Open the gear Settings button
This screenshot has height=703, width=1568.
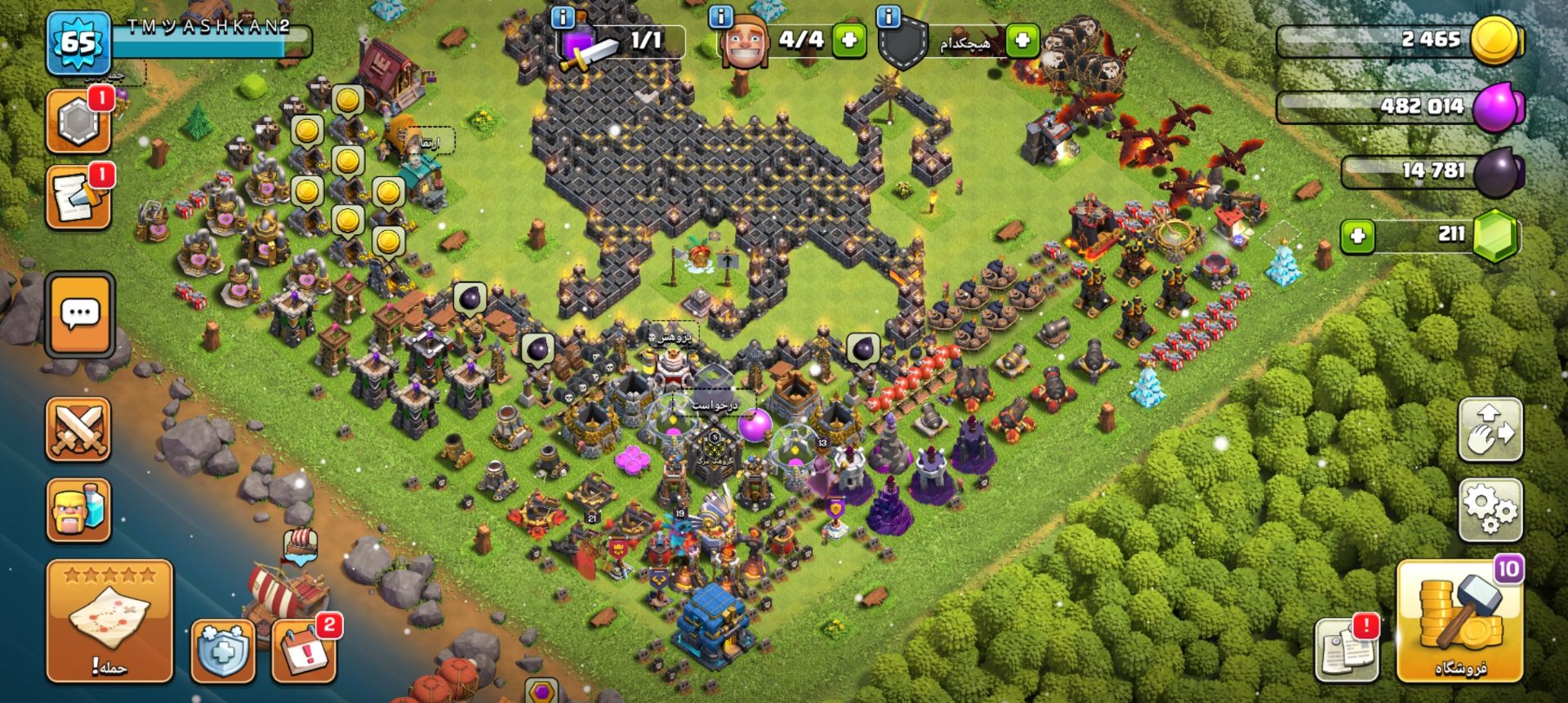pos(1490,510)
